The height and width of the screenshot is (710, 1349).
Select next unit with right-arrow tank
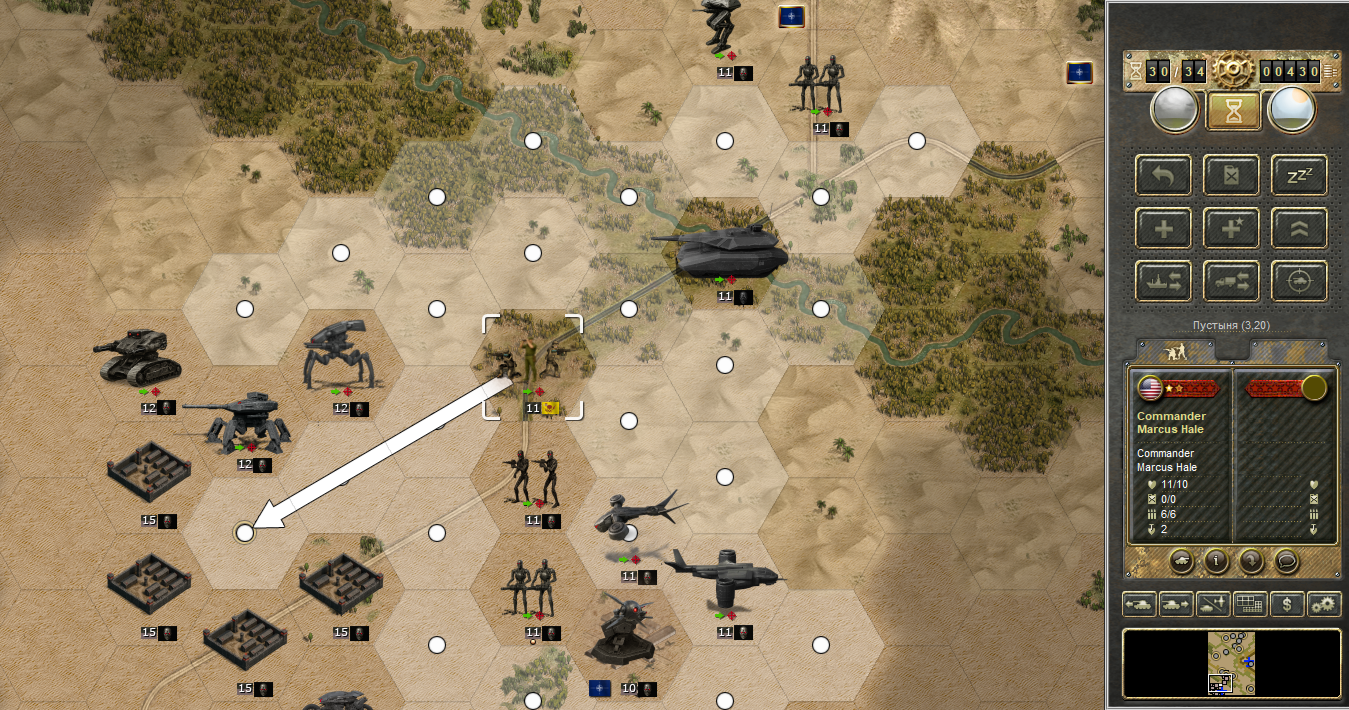pos(1176,604)
